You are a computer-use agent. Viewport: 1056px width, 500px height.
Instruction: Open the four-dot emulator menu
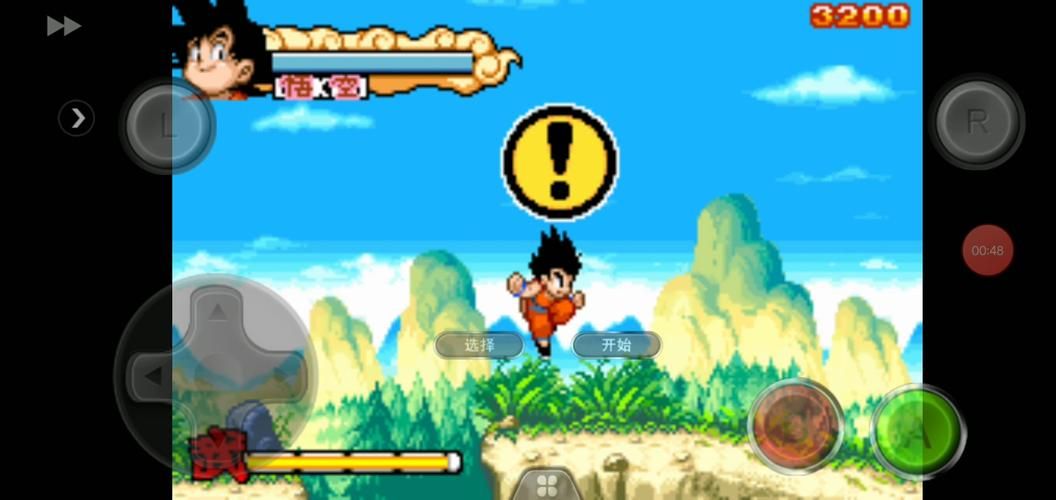[x=546, y=486]
